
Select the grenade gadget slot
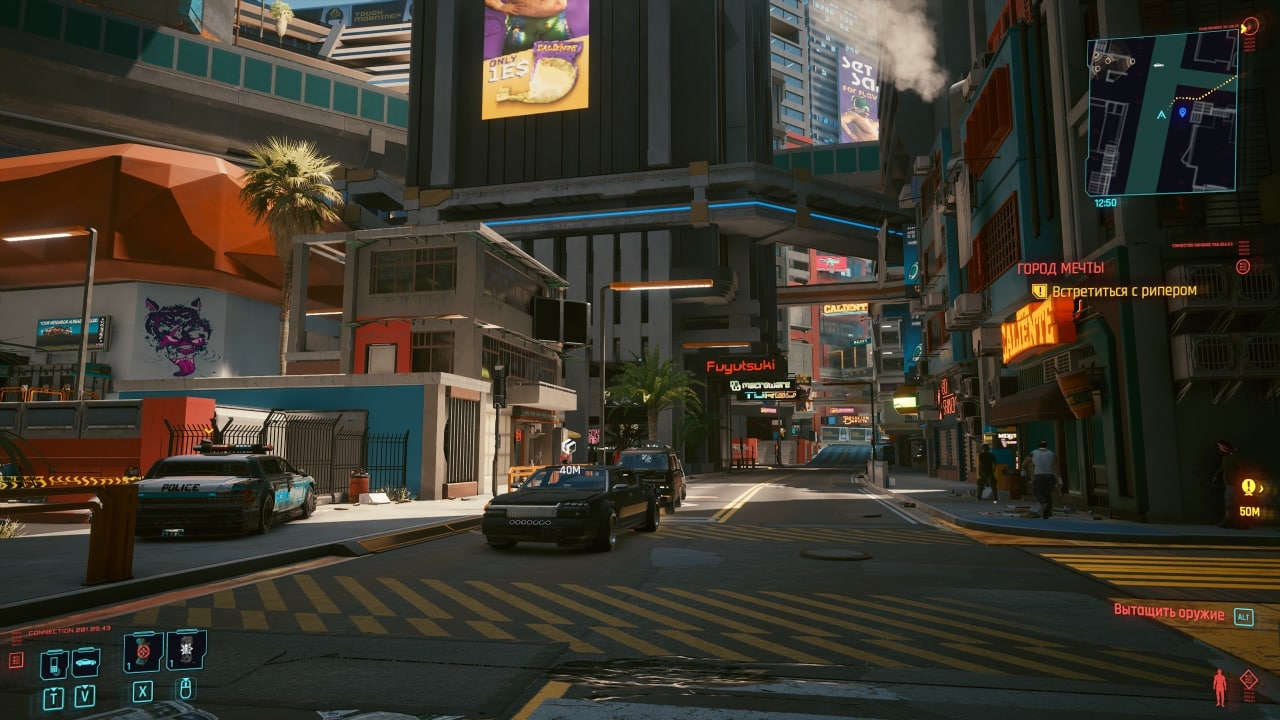pos(186,650)
